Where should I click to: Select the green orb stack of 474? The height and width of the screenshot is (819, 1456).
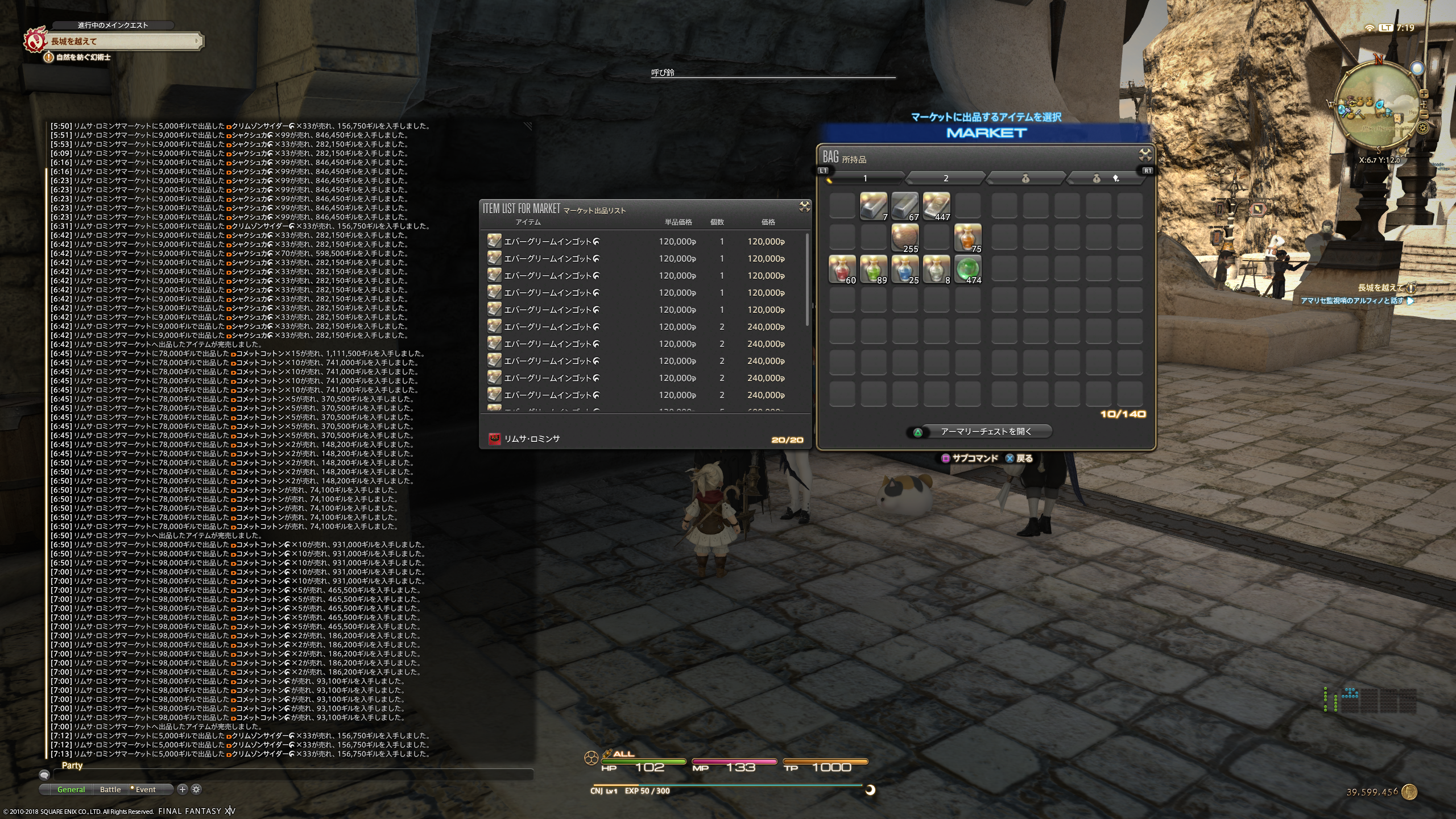[x=967, y=269]
